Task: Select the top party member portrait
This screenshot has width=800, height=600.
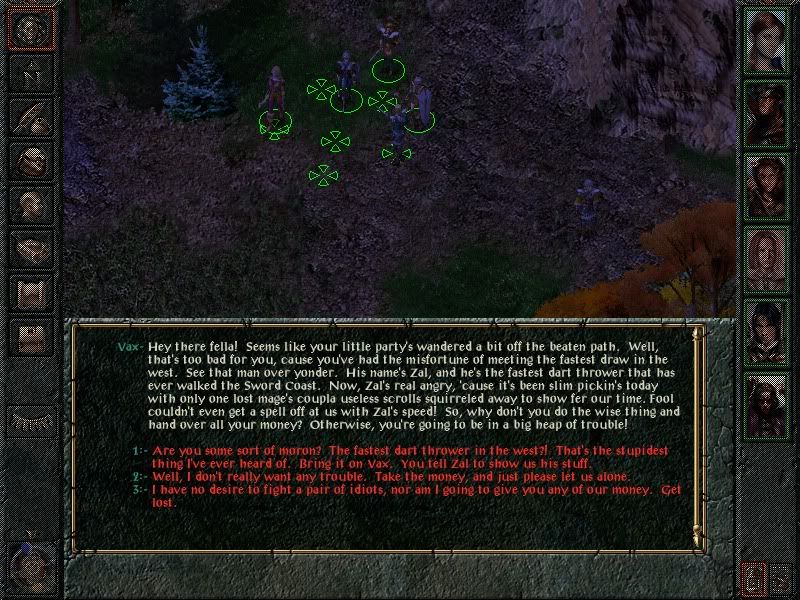Action: [x=765, y=38]
